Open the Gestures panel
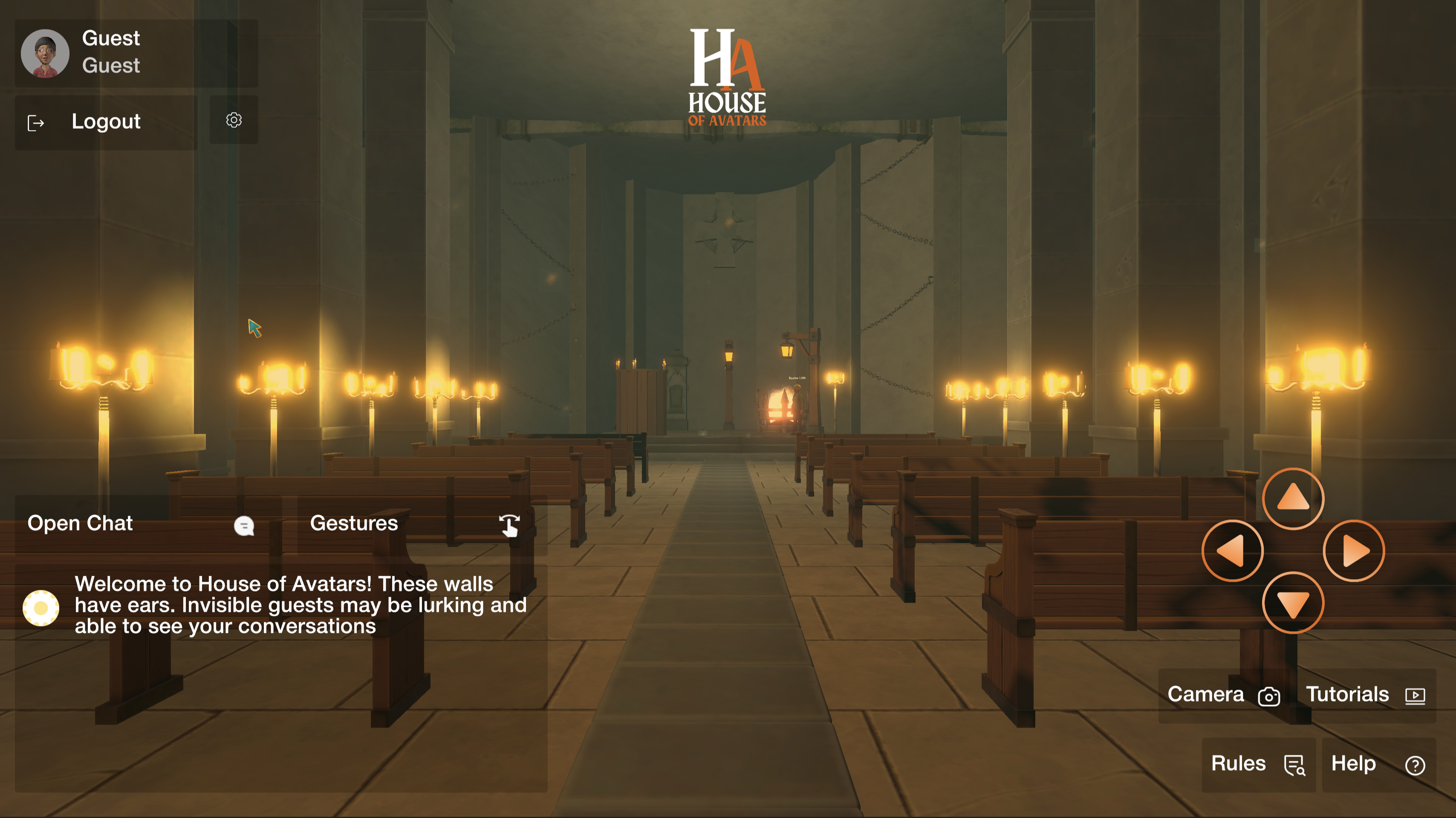1456x818 pixels. (x=354, y=523)
